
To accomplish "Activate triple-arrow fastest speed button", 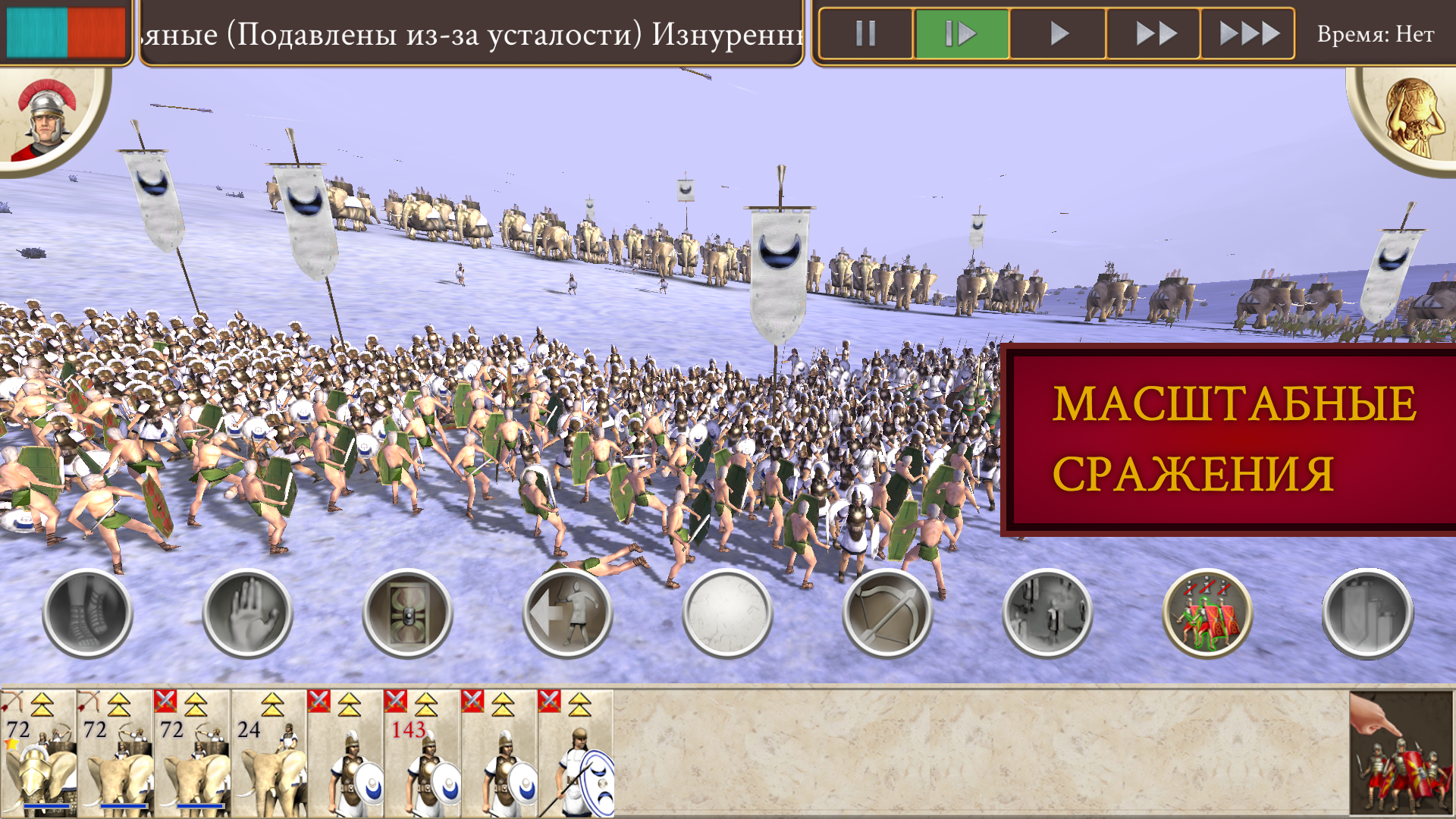I will click(1248, 33).
